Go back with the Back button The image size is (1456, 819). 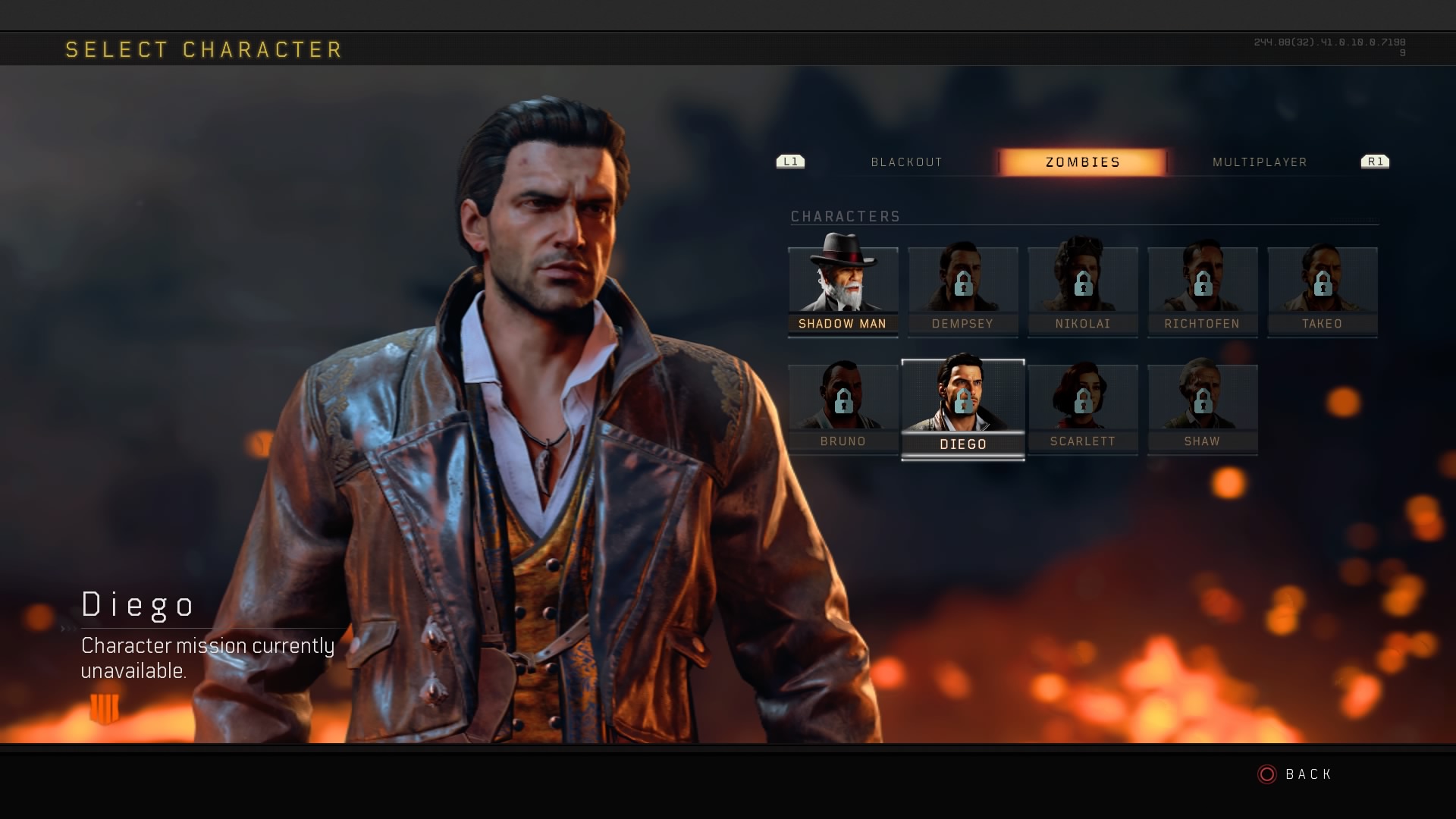point(1295,774)
